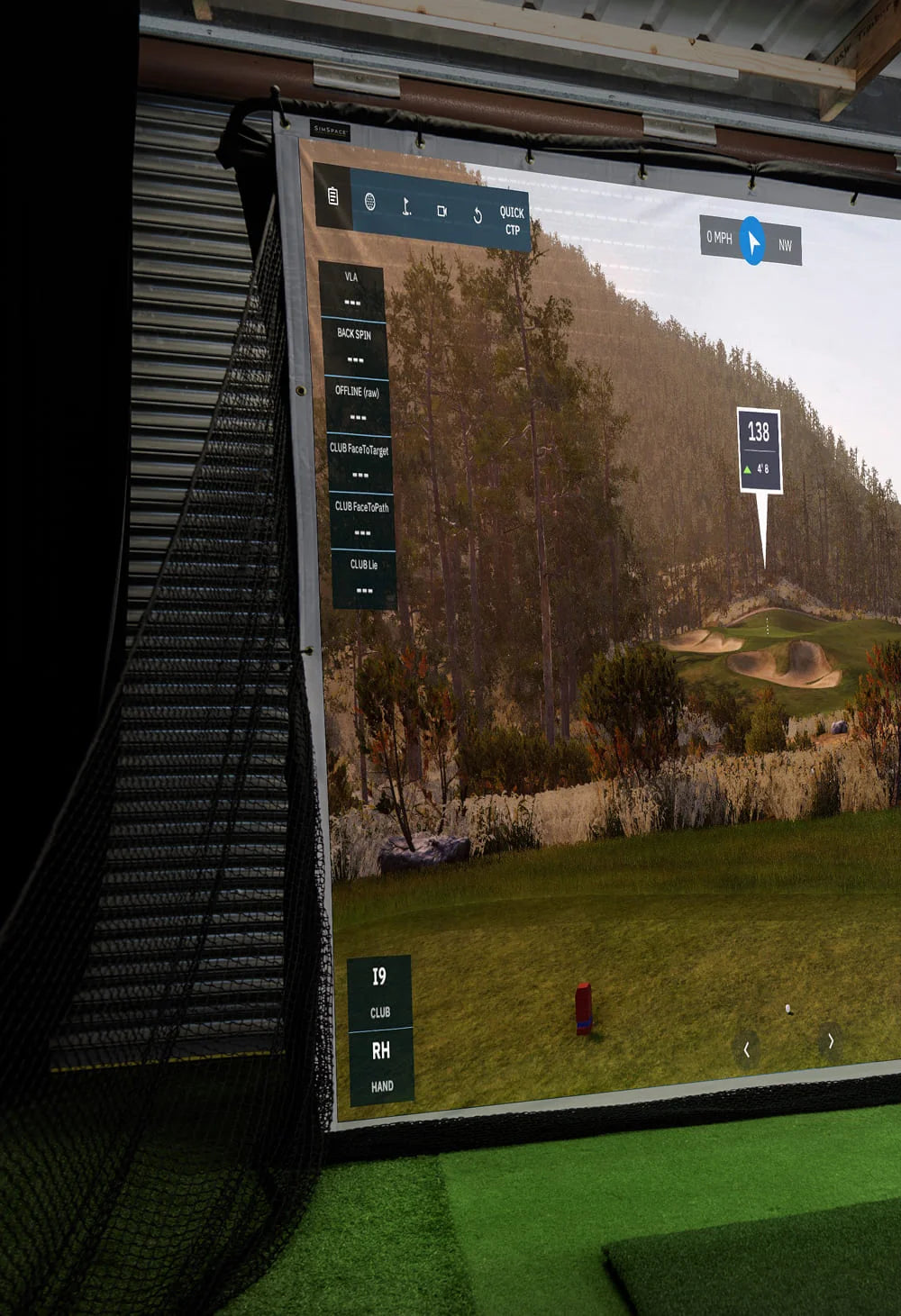Select the blue wind direction arrow
Image resolution: width=901 pixels, height=1316 pixels.
pyautogui.click(x=752, y=241)
